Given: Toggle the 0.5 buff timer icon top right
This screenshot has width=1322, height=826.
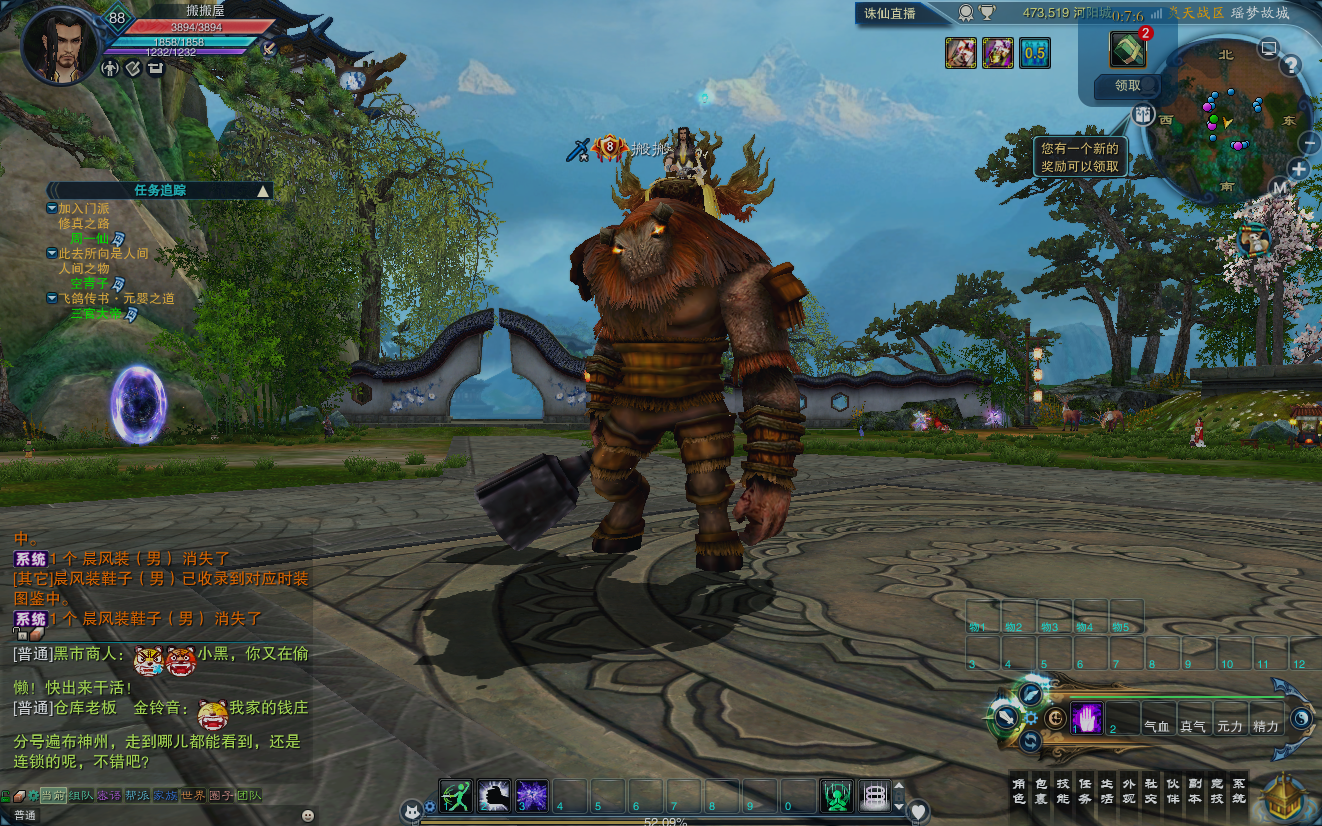Looking at the screenshot, I should [1035, 53].
